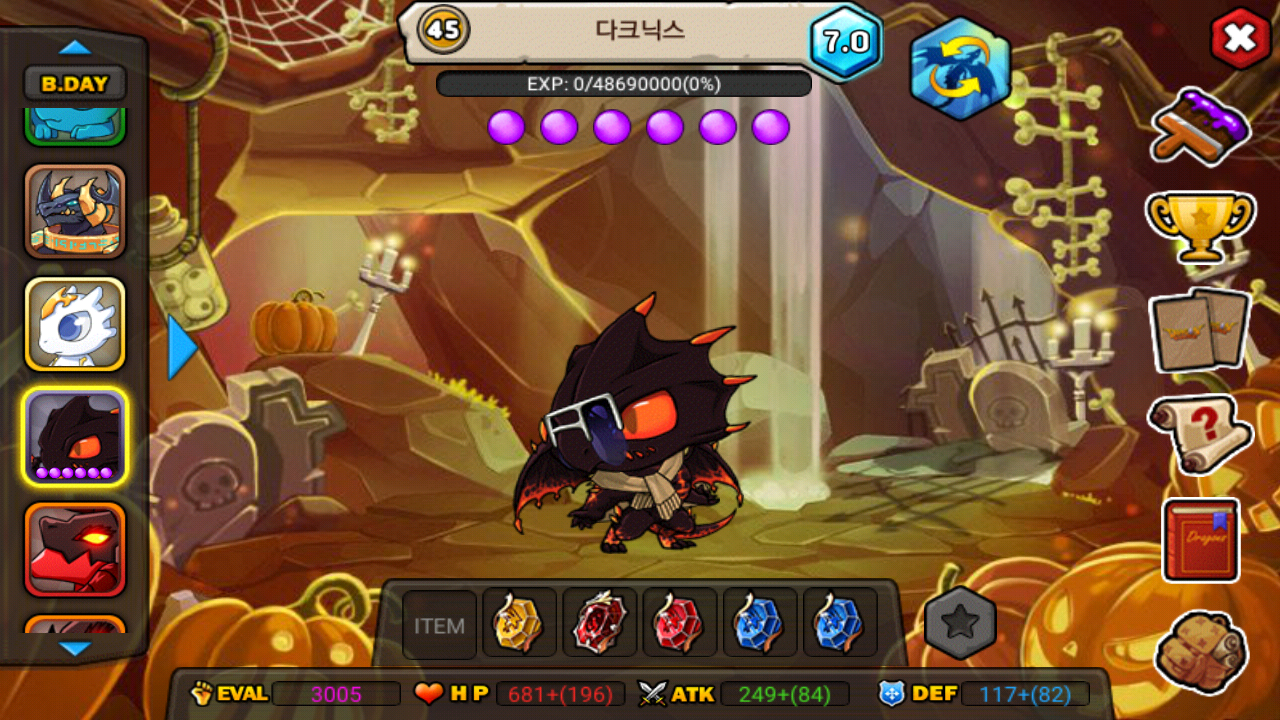The width and height of the screenshot is (1280, 720).
Task: Open the rolled map icon
Action: click(1200, 652)
